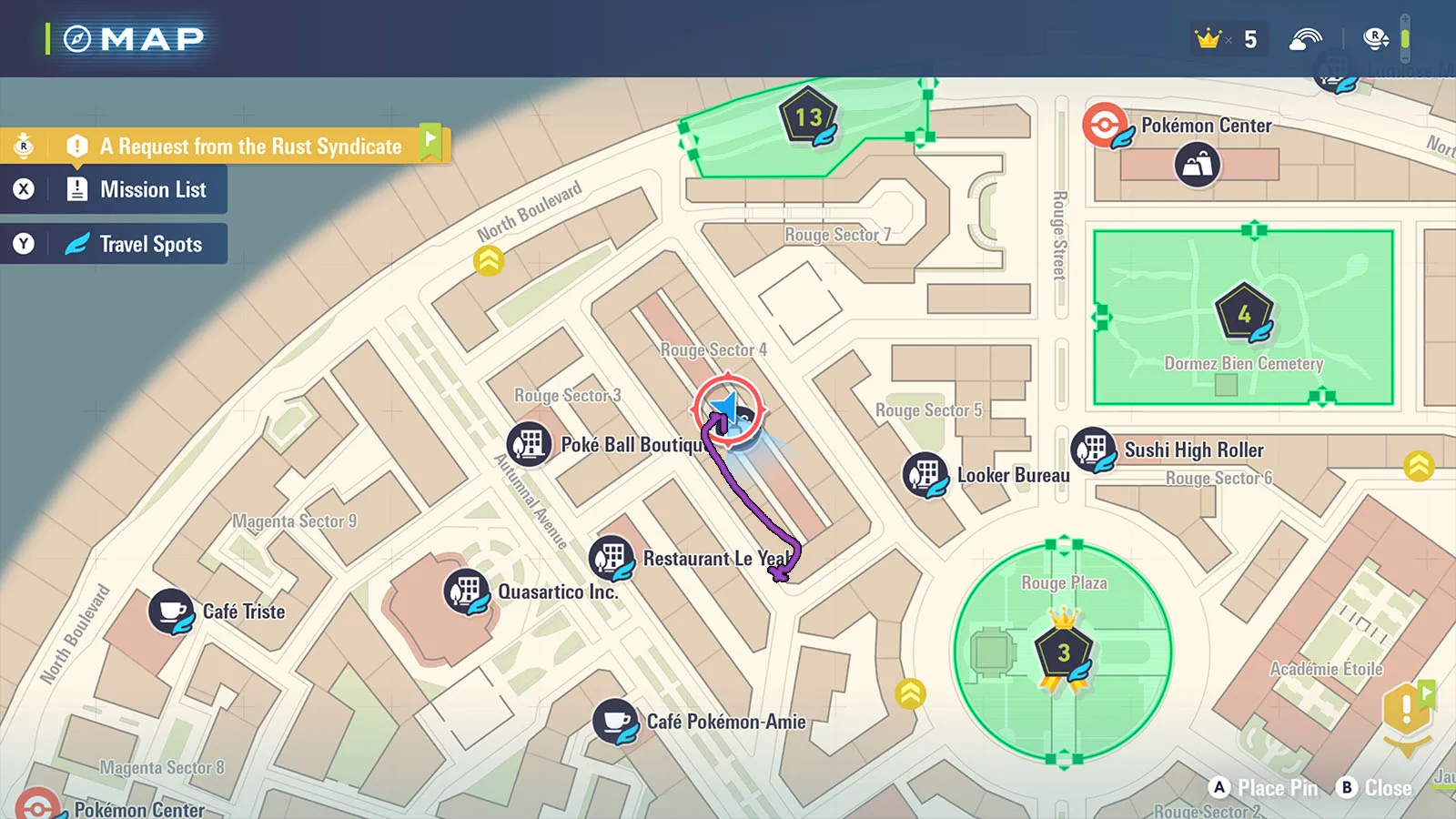Image resolution: width=1456 pixels, height=819 pixels.
Task: Choose the top-right Pokémon Center marker
Action: click(x=1106, y=125)
